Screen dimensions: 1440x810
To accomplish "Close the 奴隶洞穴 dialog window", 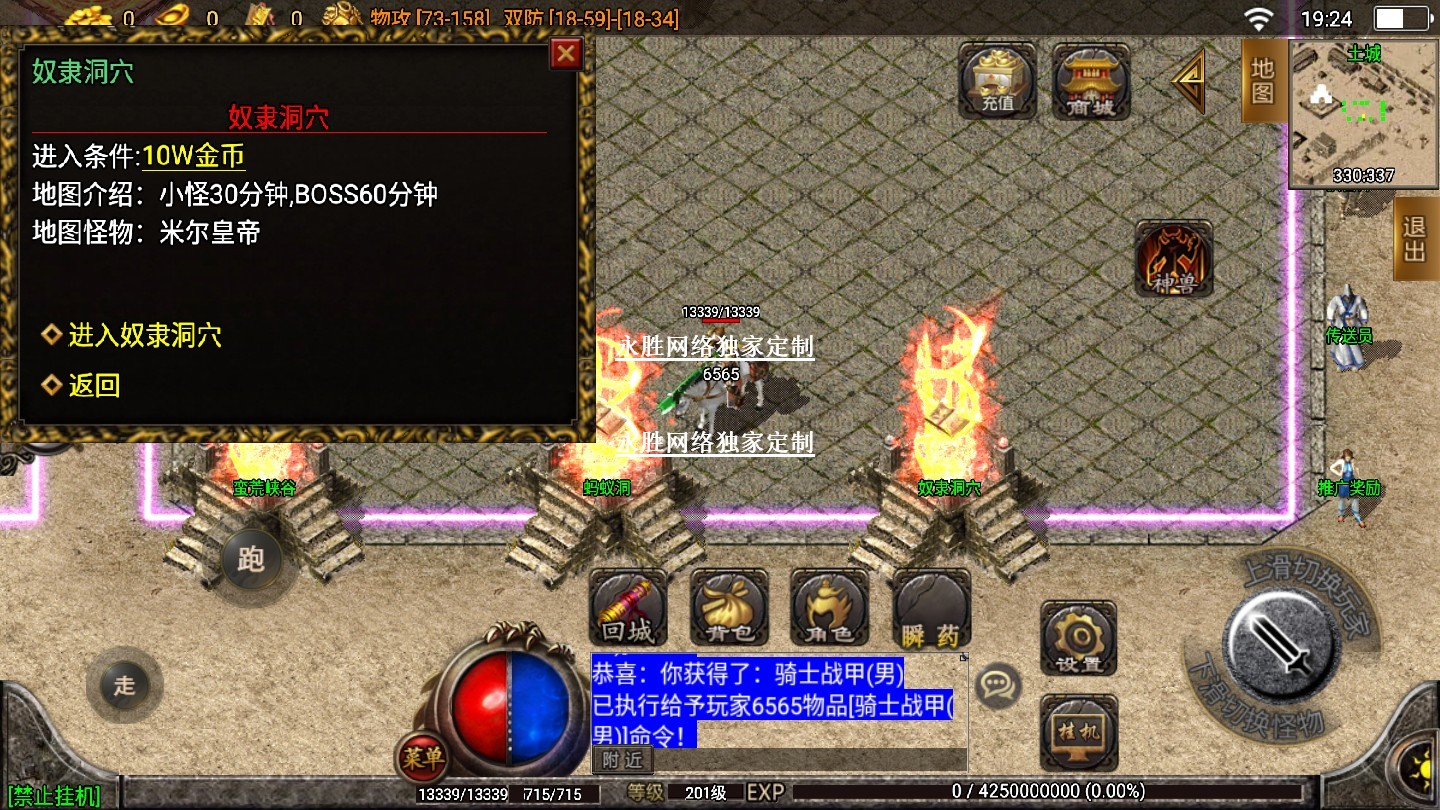I will pos(566,53).
